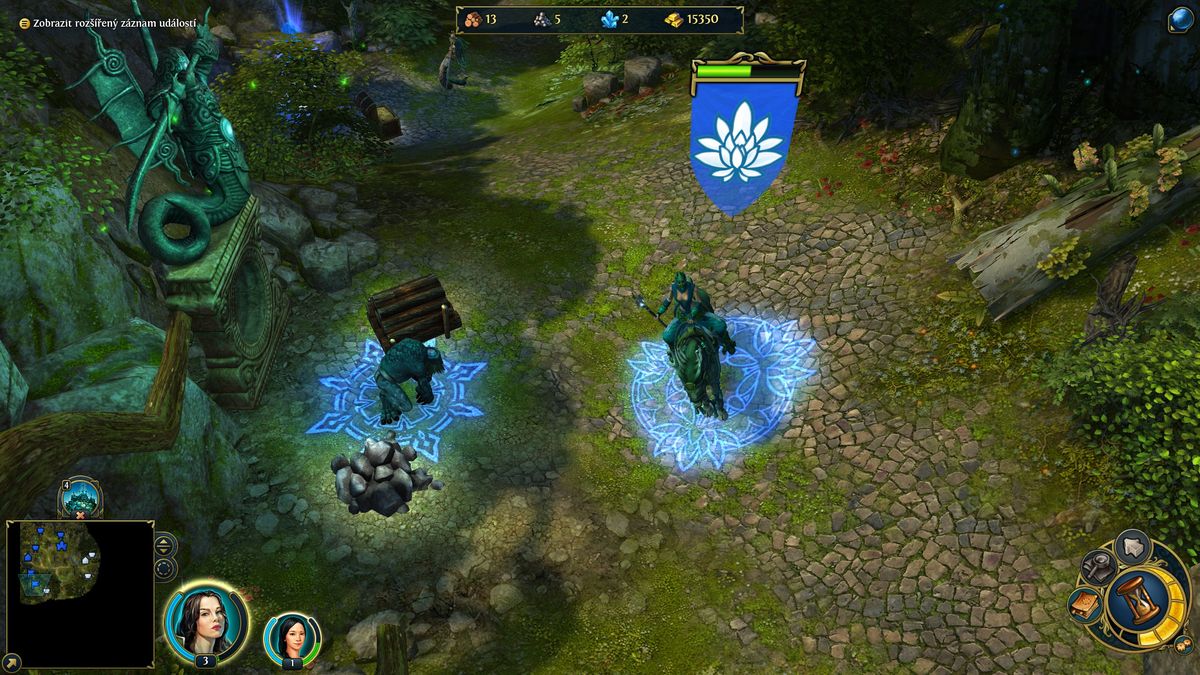Click the magnifying glass icon
This screenshot has height=675, width=1200.
[1097, 567]
